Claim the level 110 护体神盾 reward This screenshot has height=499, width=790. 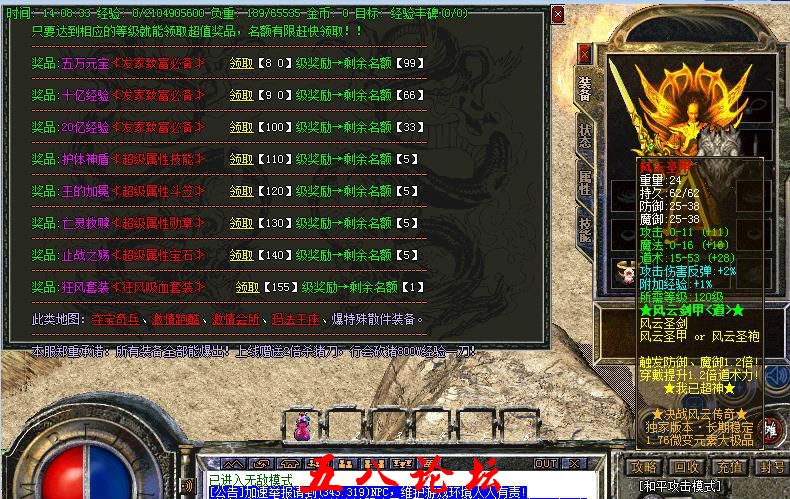(x=241, y=160)
